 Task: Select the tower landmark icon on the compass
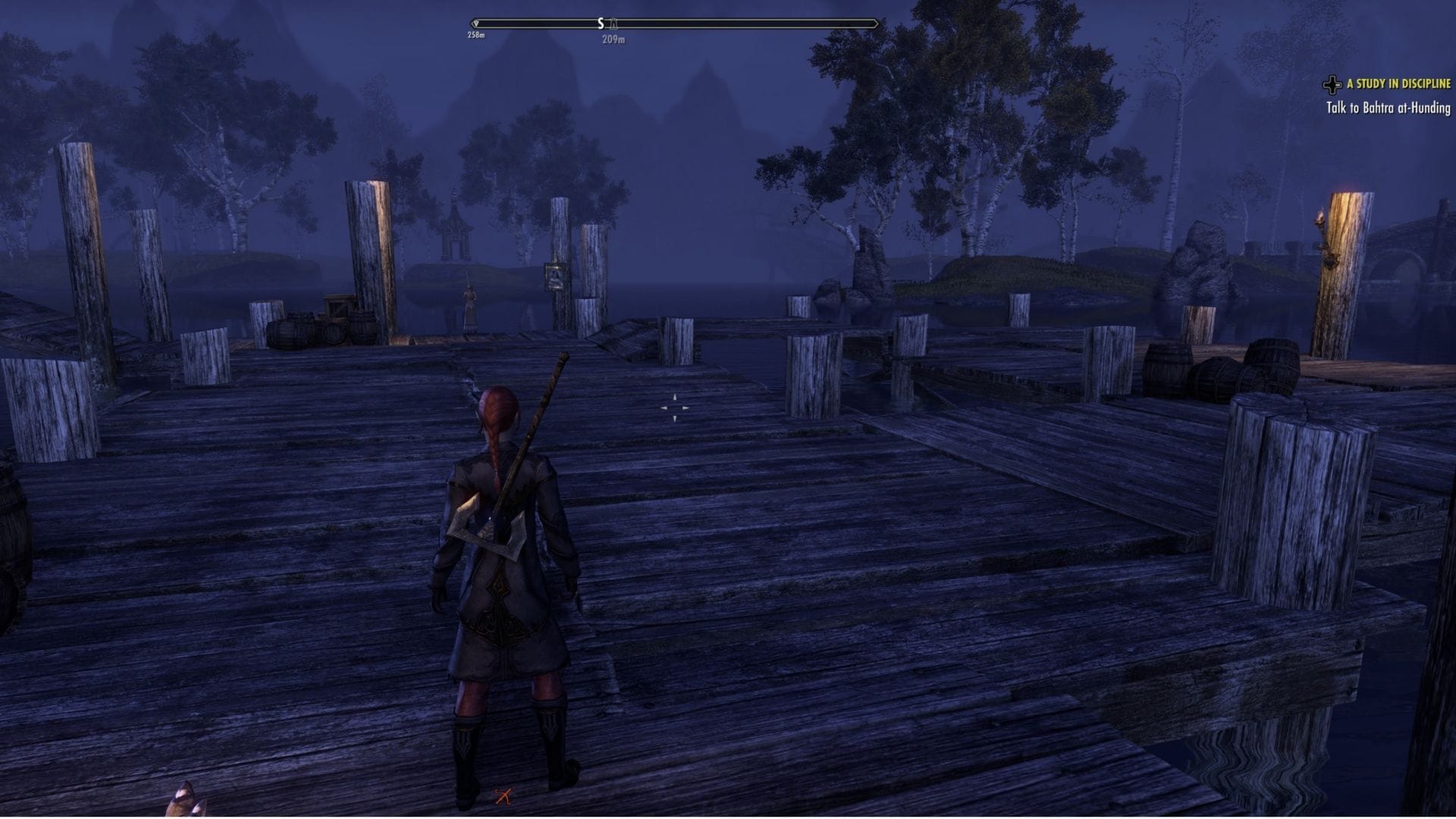click(x=614, y=24)
